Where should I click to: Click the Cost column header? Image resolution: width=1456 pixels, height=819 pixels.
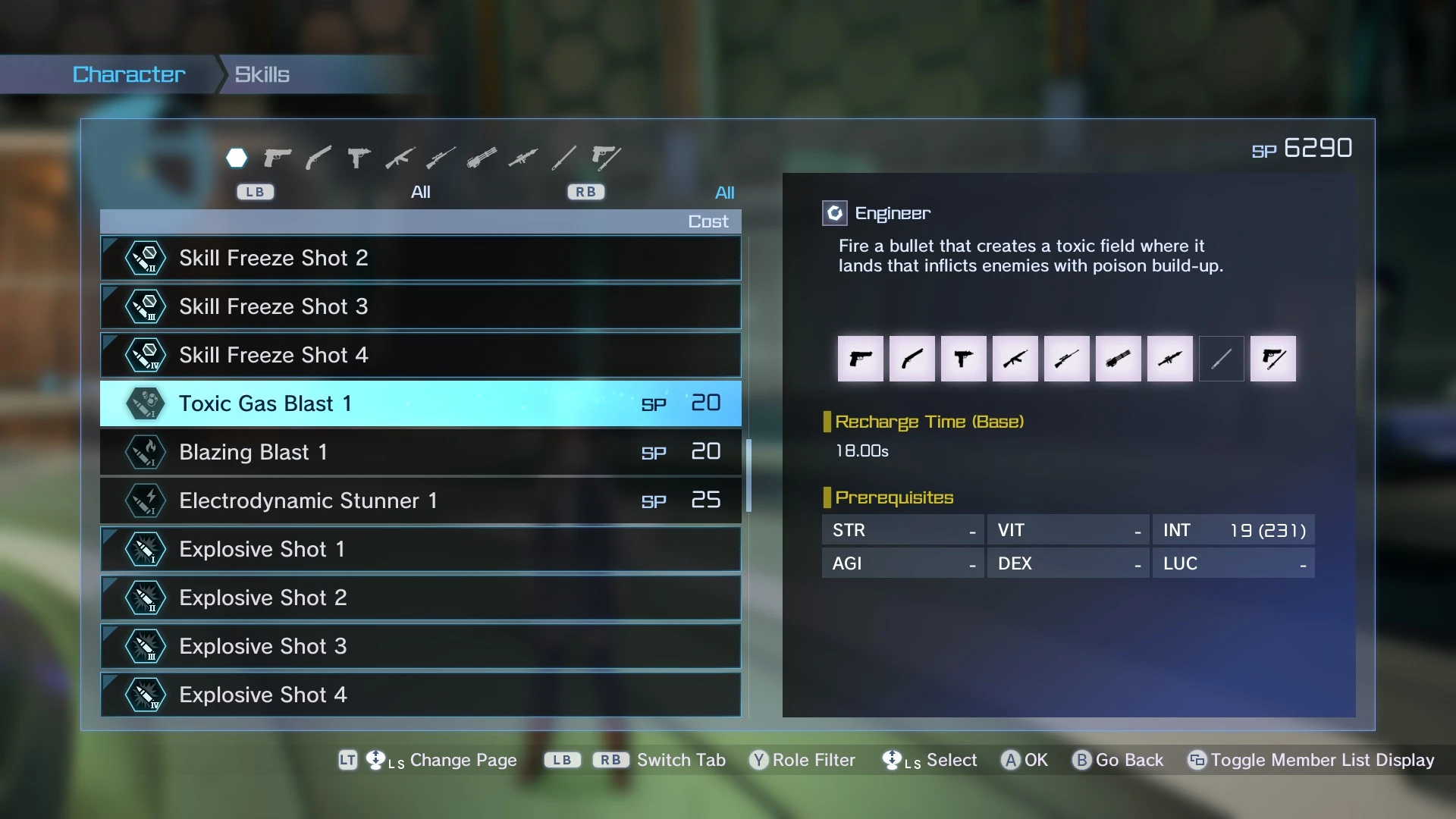(708, 221)
